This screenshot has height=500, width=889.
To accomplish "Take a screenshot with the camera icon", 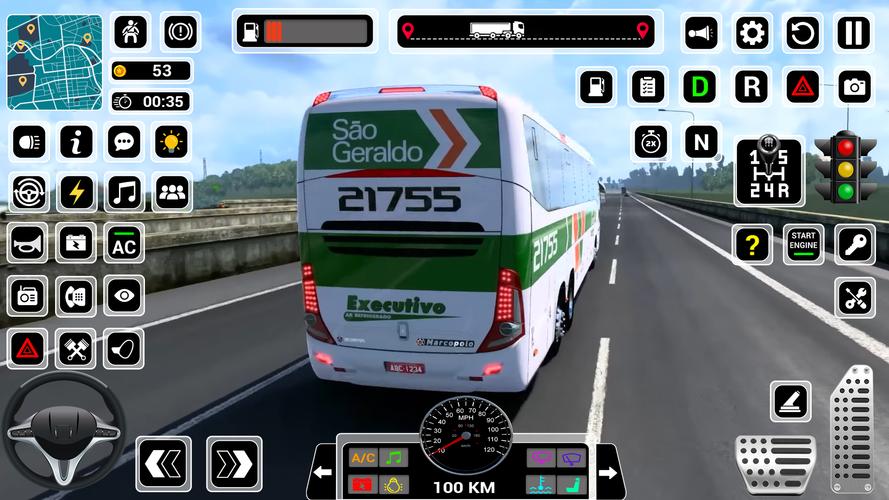I will pyautogui.click(x=854, y=87).
